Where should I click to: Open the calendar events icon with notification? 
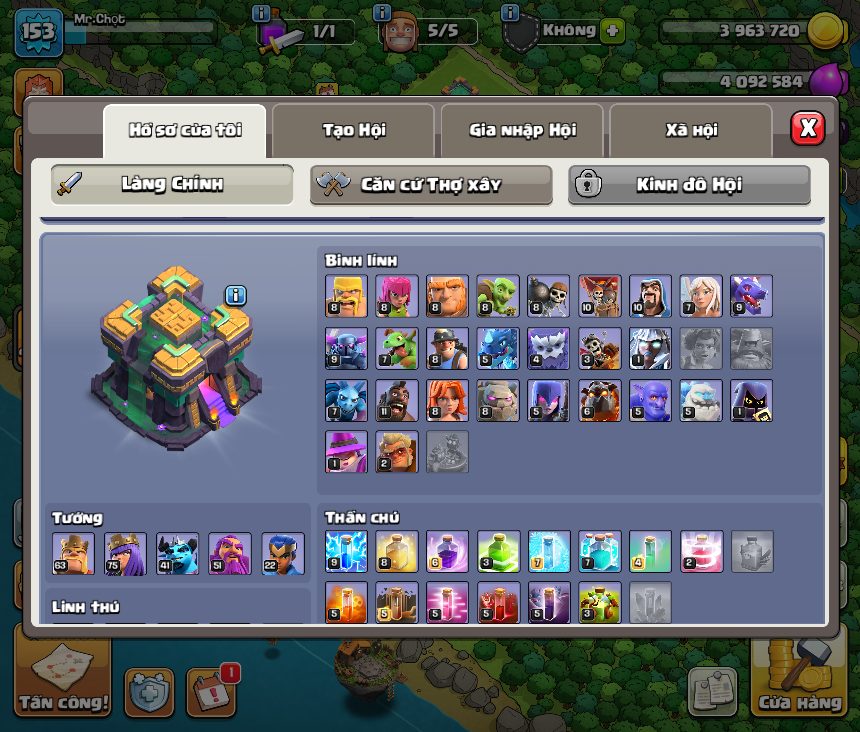[211, 692]
